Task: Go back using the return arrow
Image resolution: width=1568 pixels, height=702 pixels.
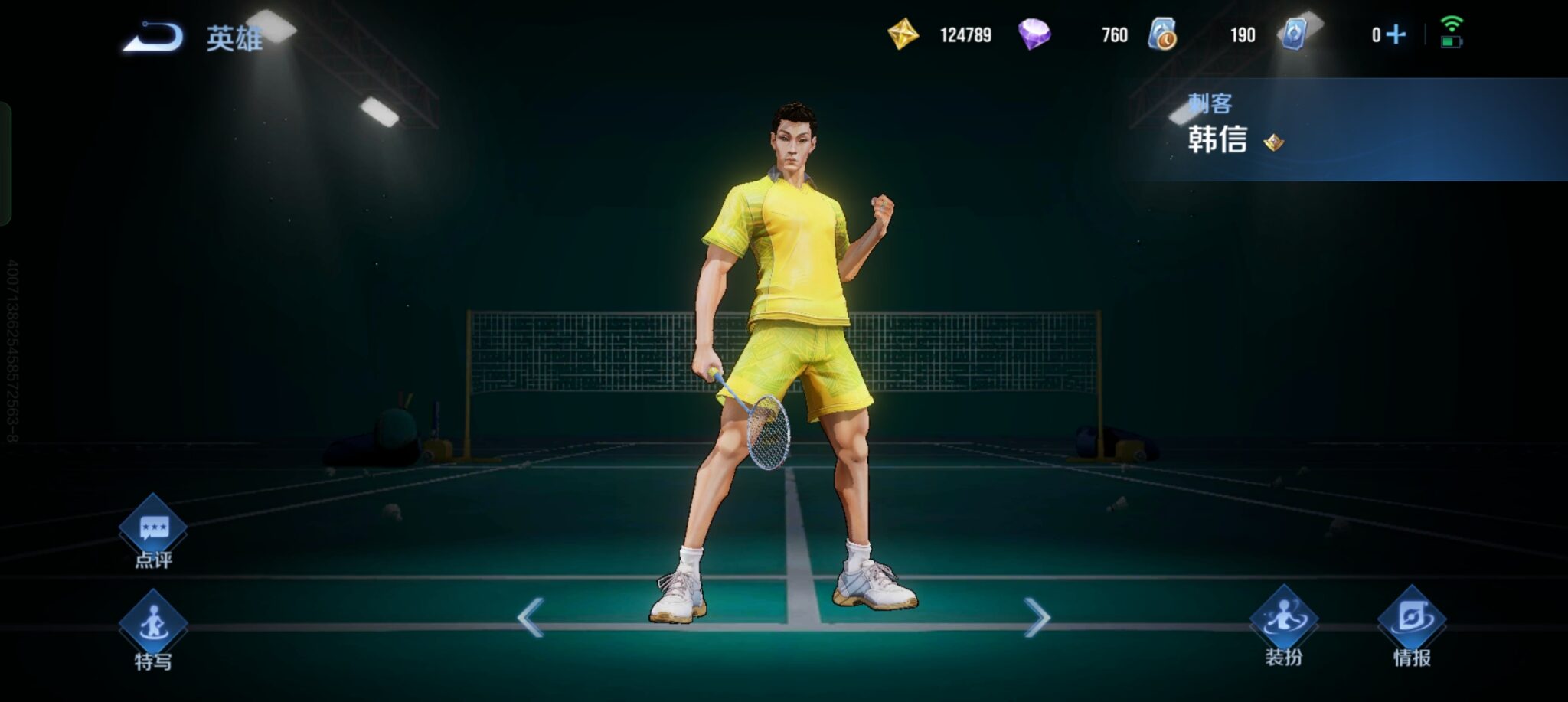Action: click(x=153, y=37)
